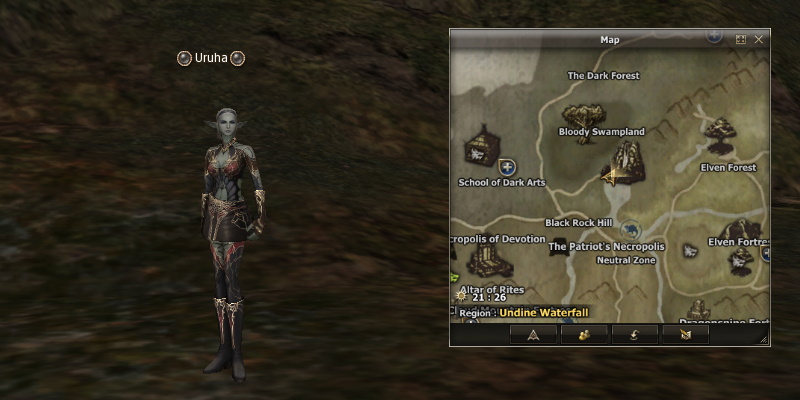Screen dimensions: 800x400
Task: Select The Patriot's Necropolis label
Action: tap(606, 246)
